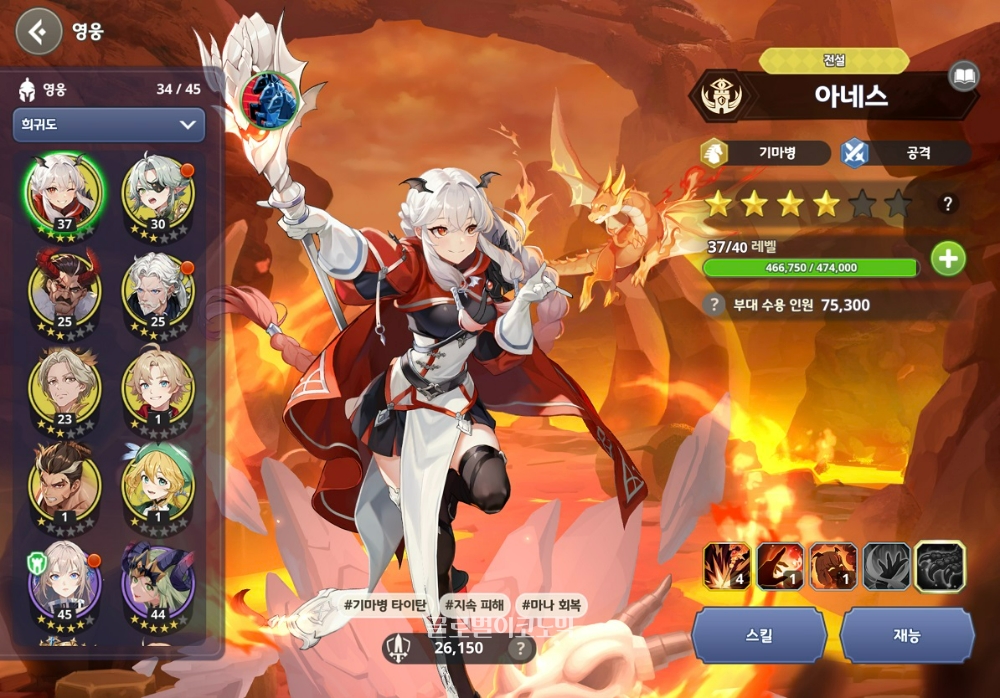
Task: Open the 스킬 skill menu
Action: (759, 635)
